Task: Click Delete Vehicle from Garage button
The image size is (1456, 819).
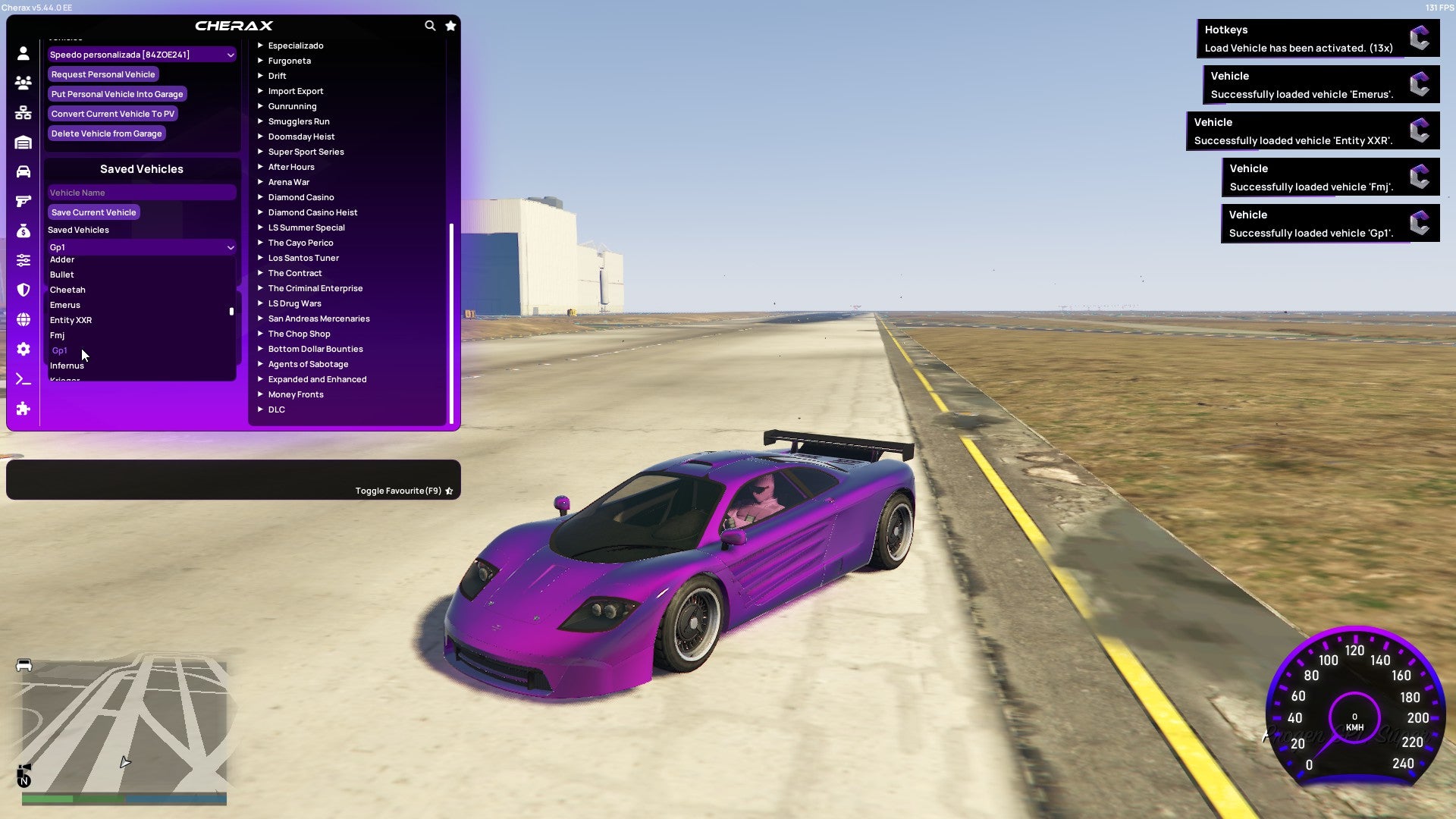Action: click(106, 133)
